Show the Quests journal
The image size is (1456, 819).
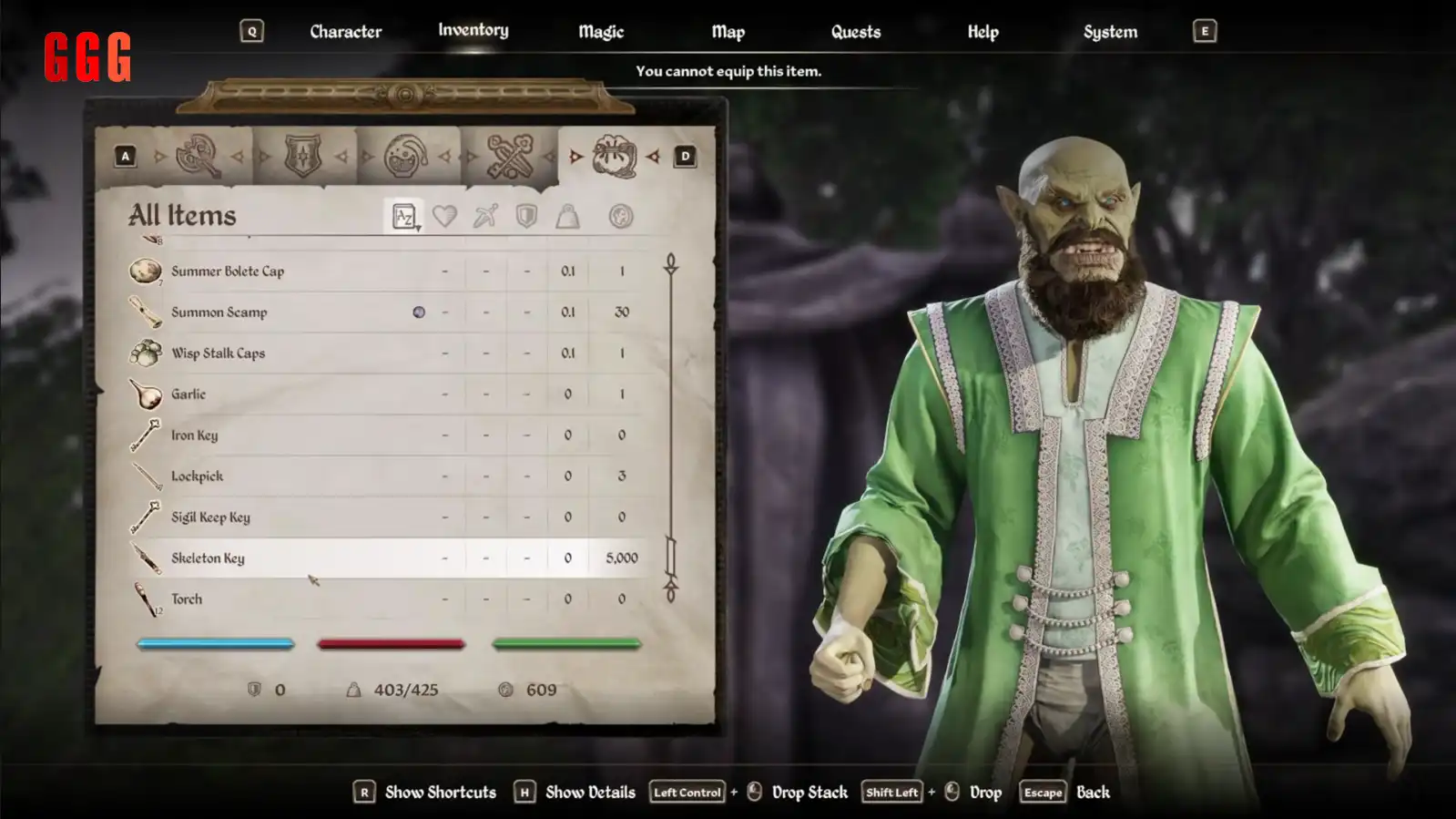[855, 32]
